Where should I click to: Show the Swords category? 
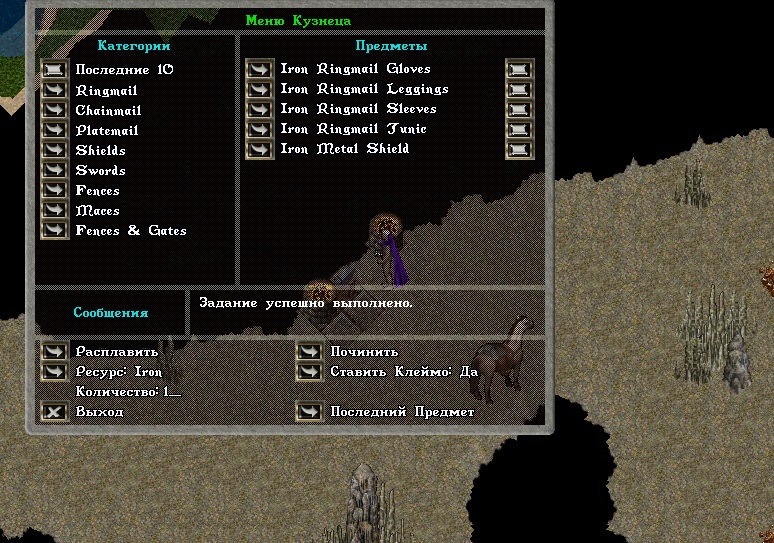[x=54, y=170]
